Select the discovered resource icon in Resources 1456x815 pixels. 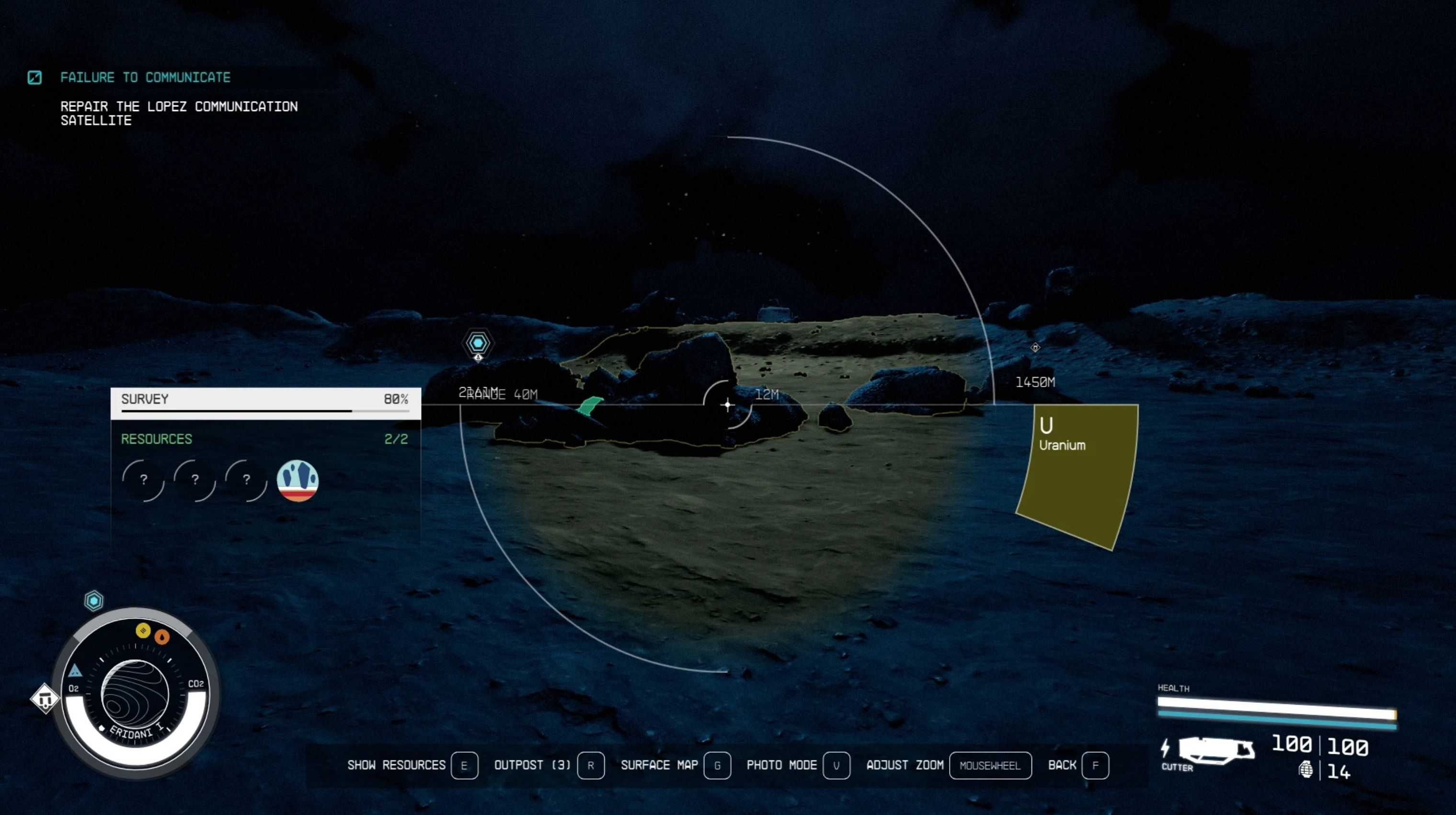(x=298, y=481)
